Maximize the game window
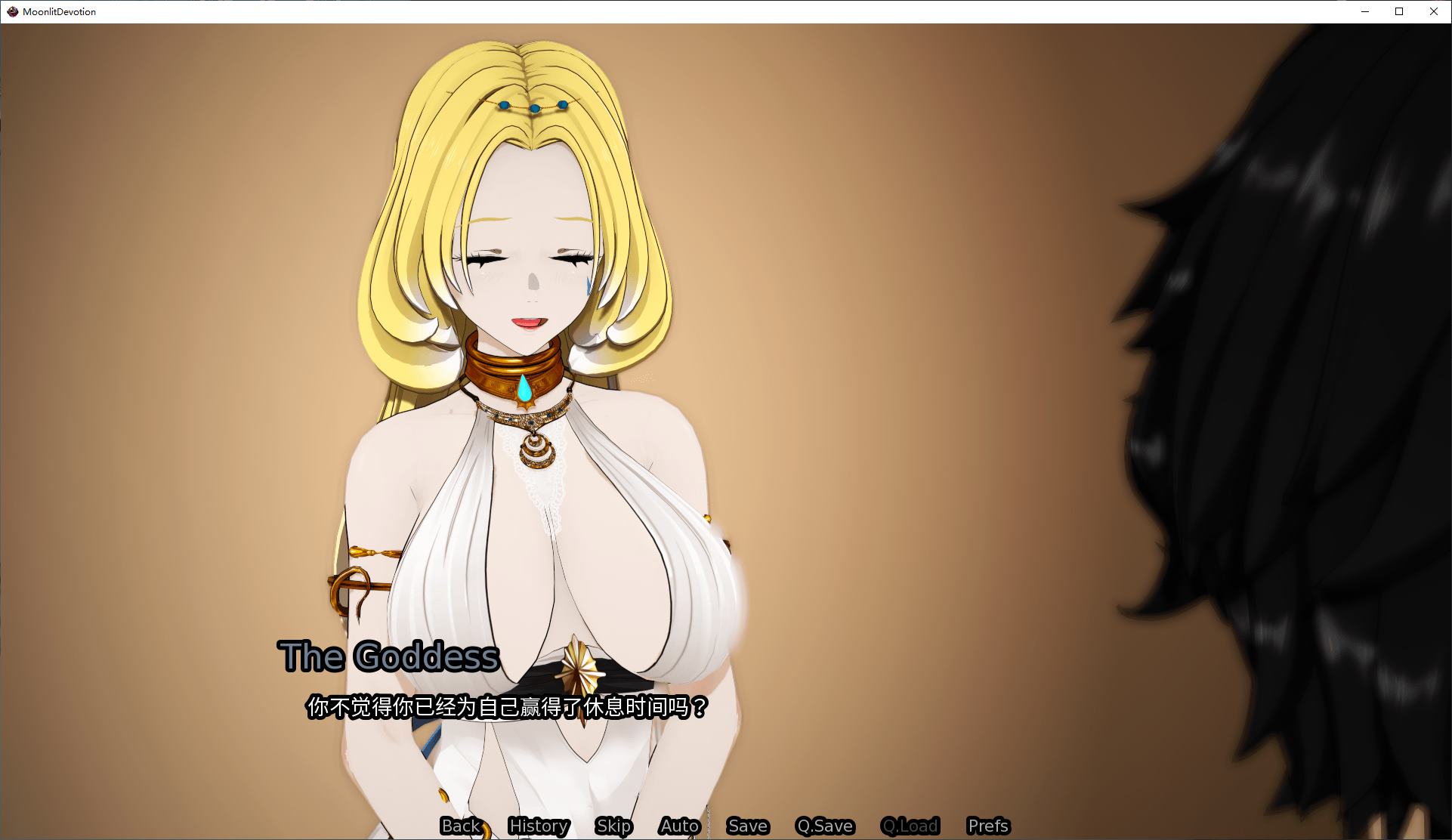The height and width of the screenshot is (840, 1452). pos(1398,11)
